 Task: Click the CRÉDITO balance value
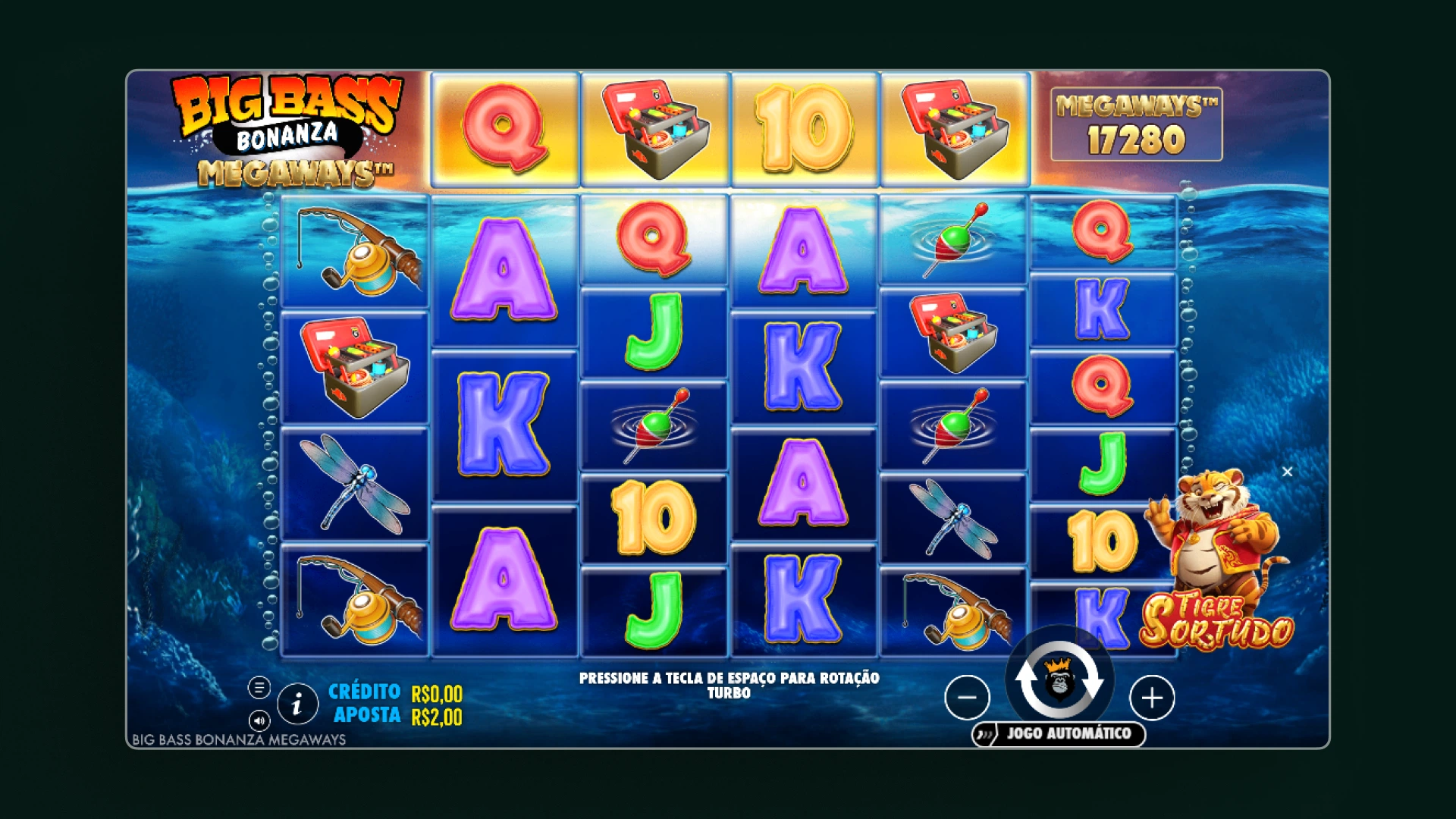[437, 692]
